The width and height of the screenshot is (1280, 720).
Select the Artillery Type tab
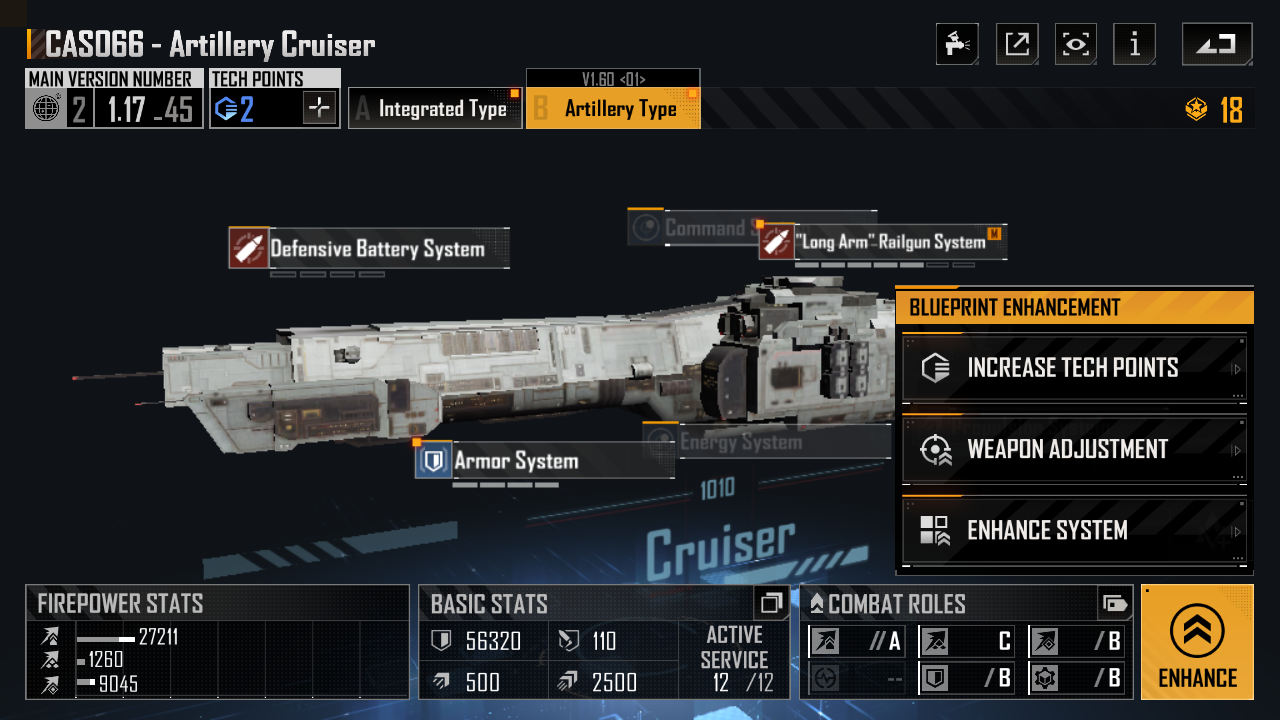[x=613, y=108]
